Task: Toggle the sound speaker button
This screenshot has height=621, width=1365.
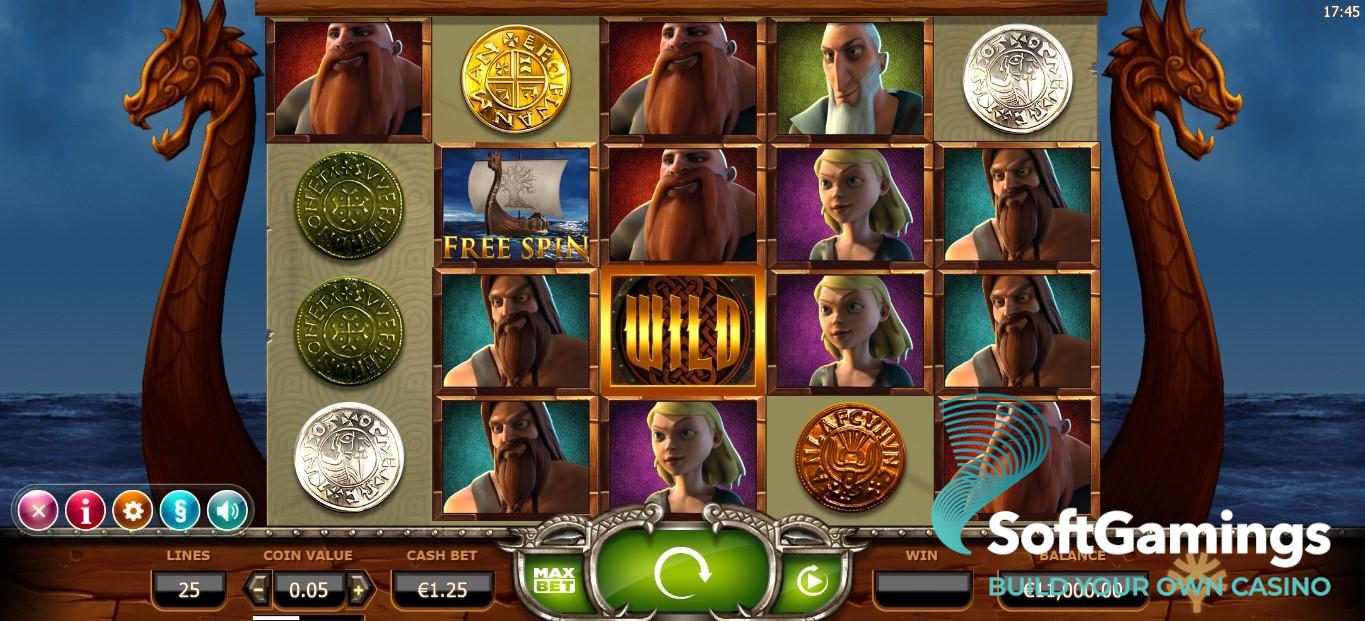Action: (227, 511)
